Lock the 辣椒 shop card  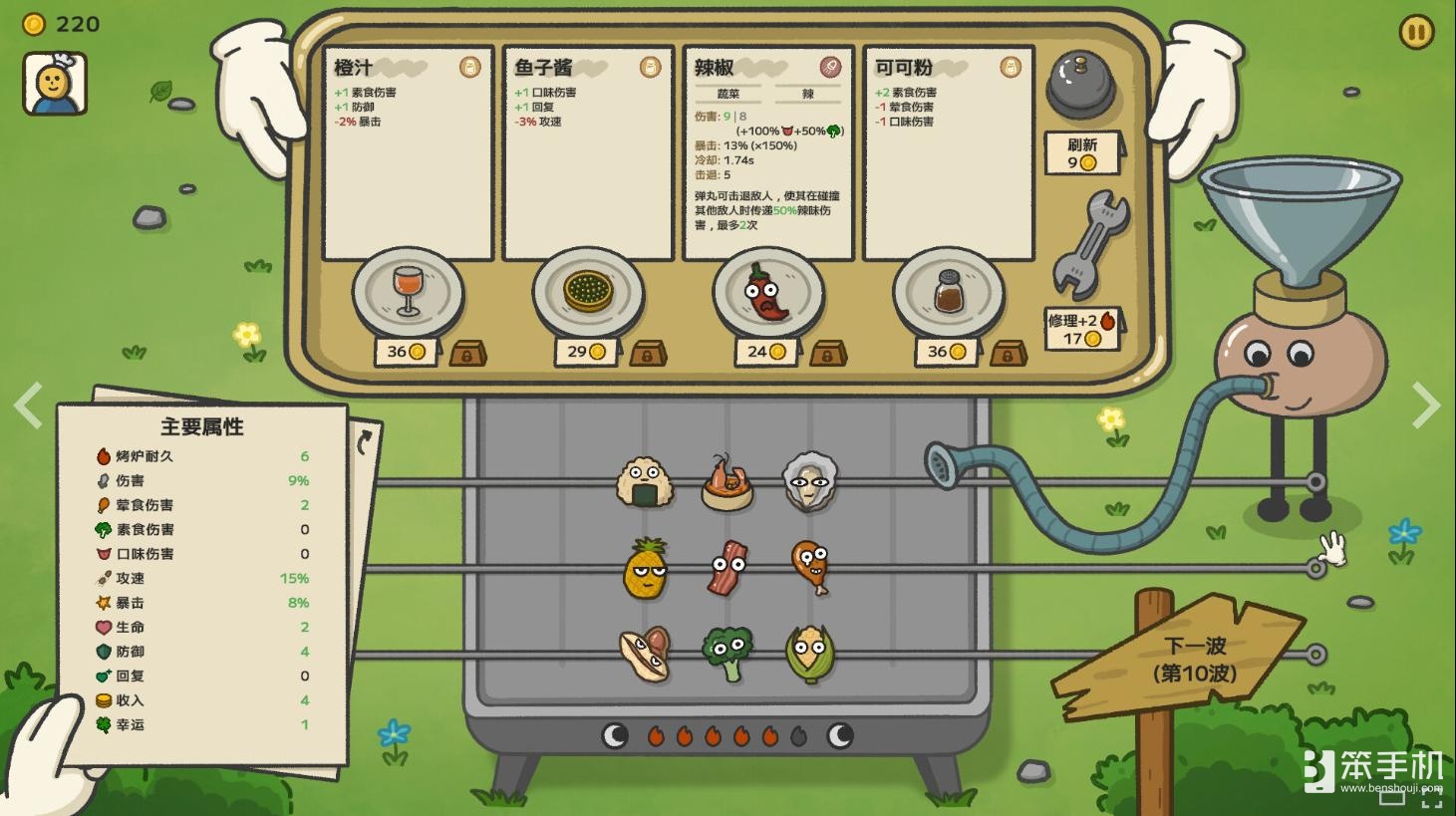[828, 353]
